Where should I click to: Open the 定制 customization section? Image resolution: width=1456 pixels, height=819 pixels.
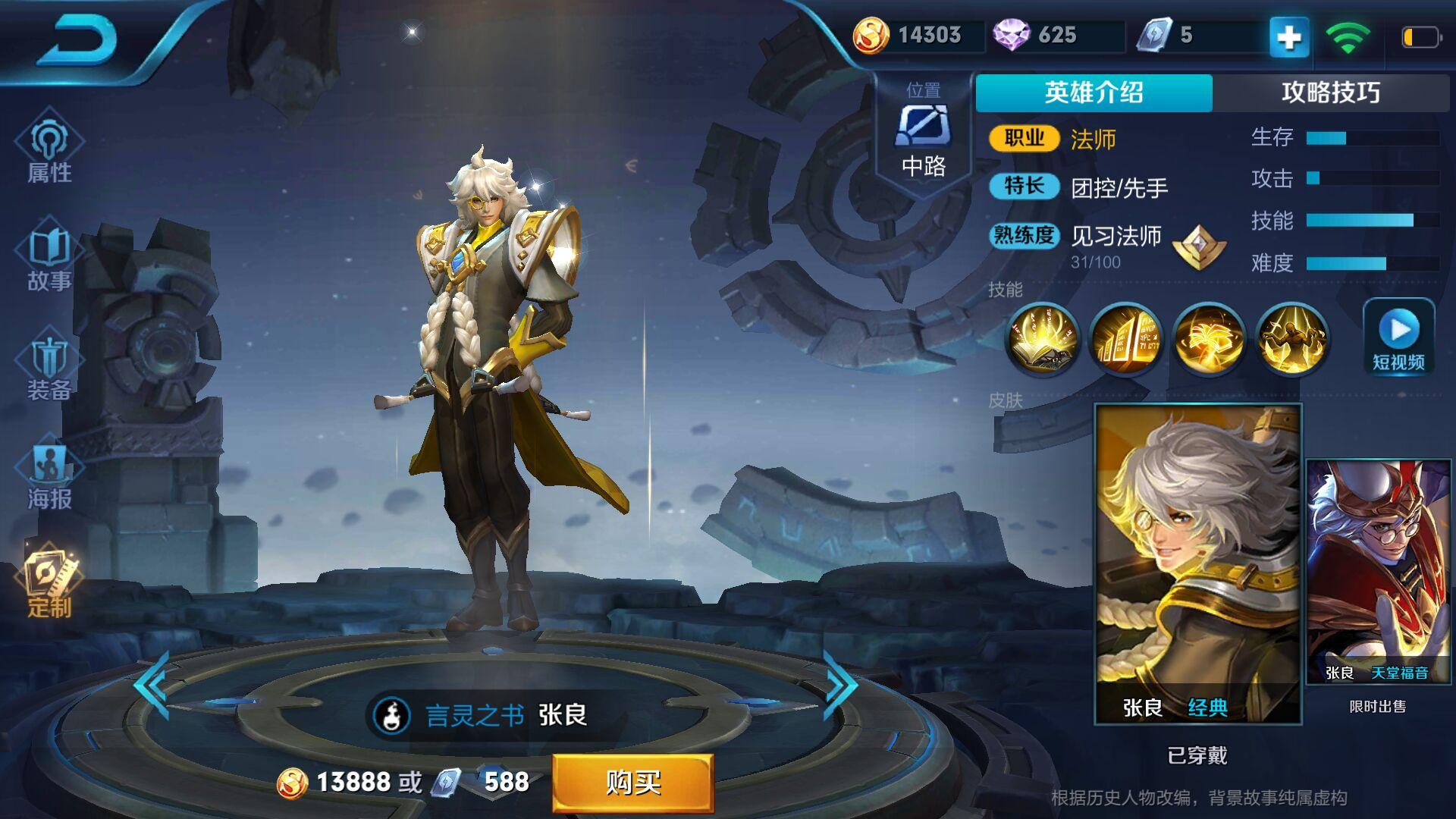pyautogui.click(x=50, y=584)
